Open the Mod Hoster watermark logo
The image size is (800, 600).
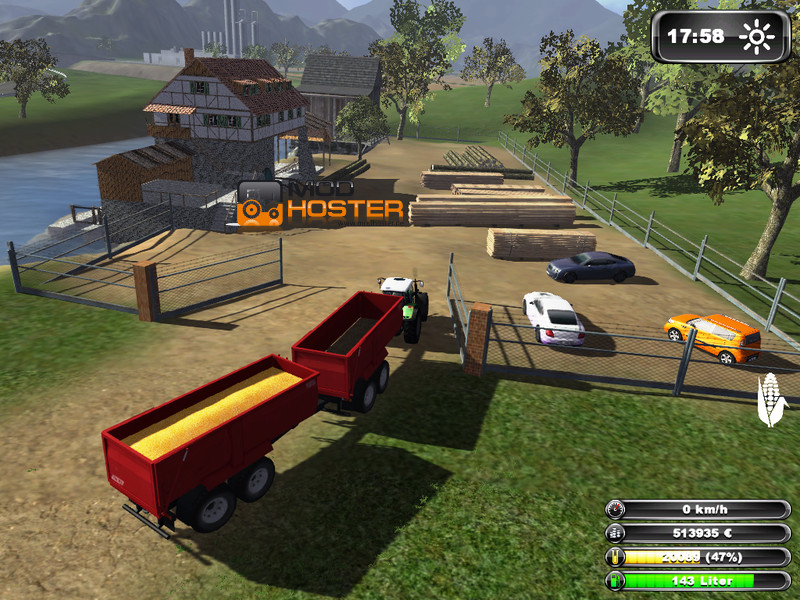tap(321, 204)
